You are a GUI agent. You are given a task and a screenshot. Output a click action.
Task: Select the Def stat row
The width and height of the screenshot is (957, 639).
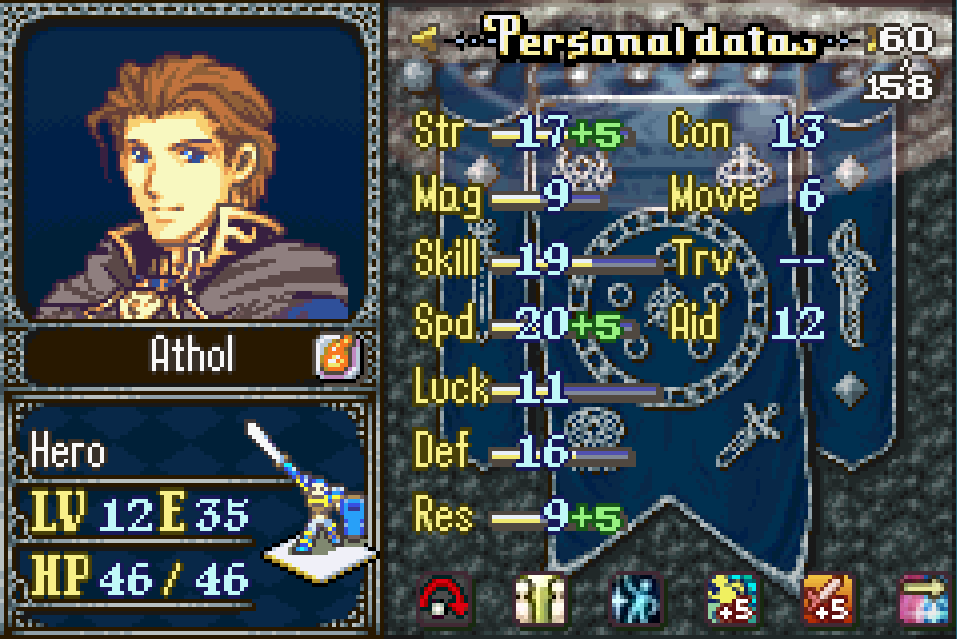(x=520, y=453)
